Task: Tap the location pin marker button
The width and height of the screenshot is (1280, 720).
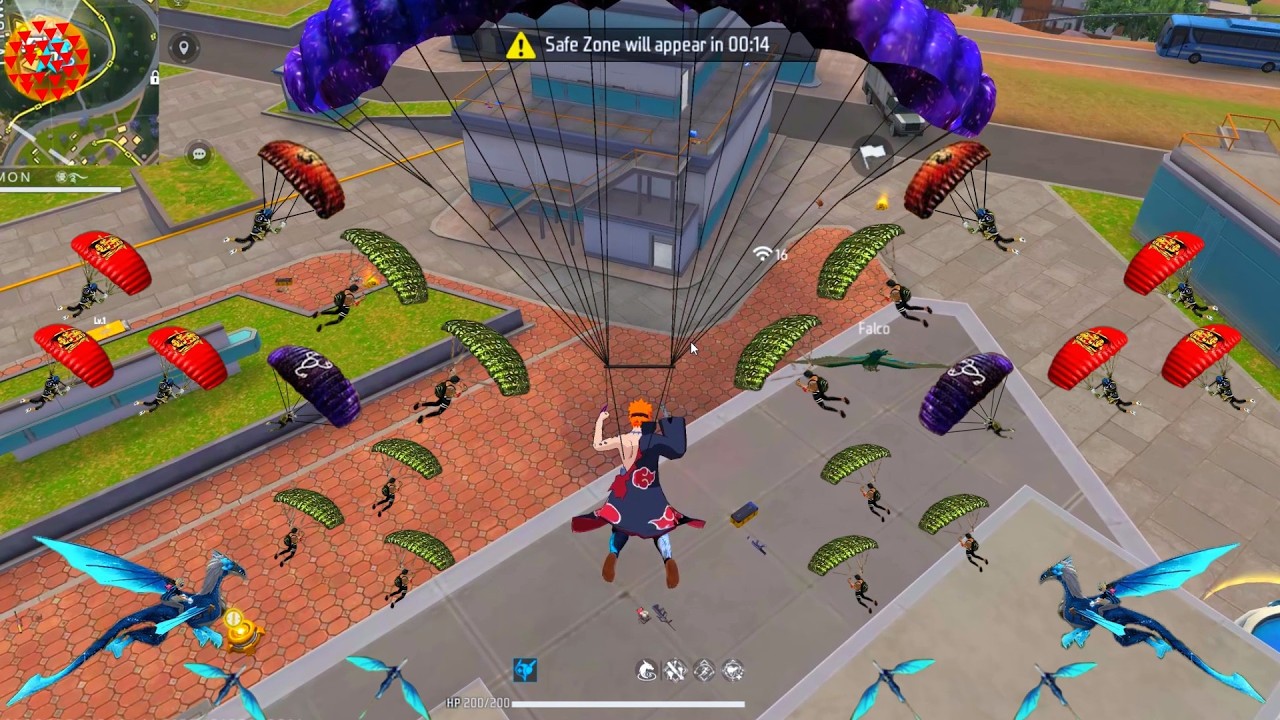Action: point(182,47)
